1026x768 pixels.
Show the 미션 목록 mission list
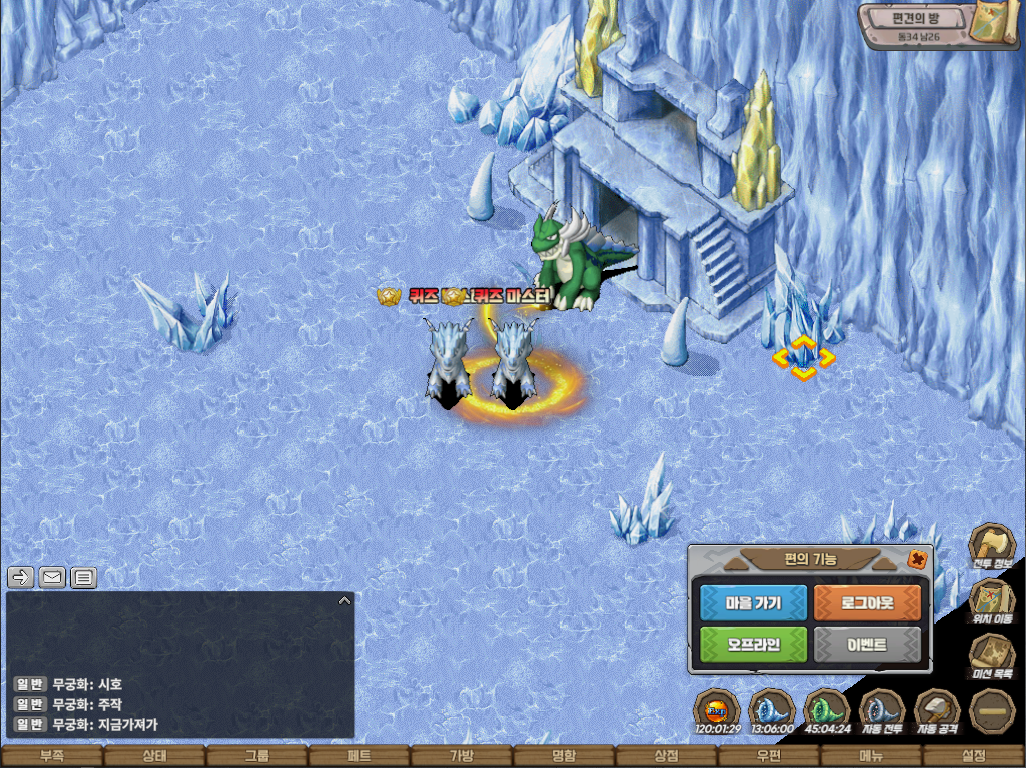[991, 658]
